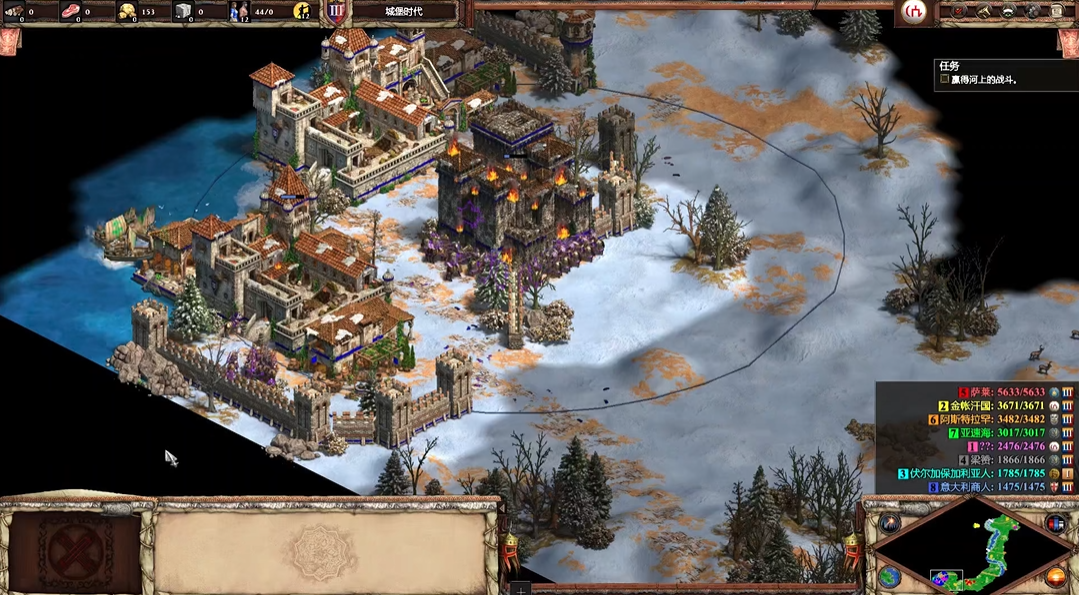Select the 意大利商人 row in scoreboard
The image size is (1079, 595).
tap(1000, 487)
